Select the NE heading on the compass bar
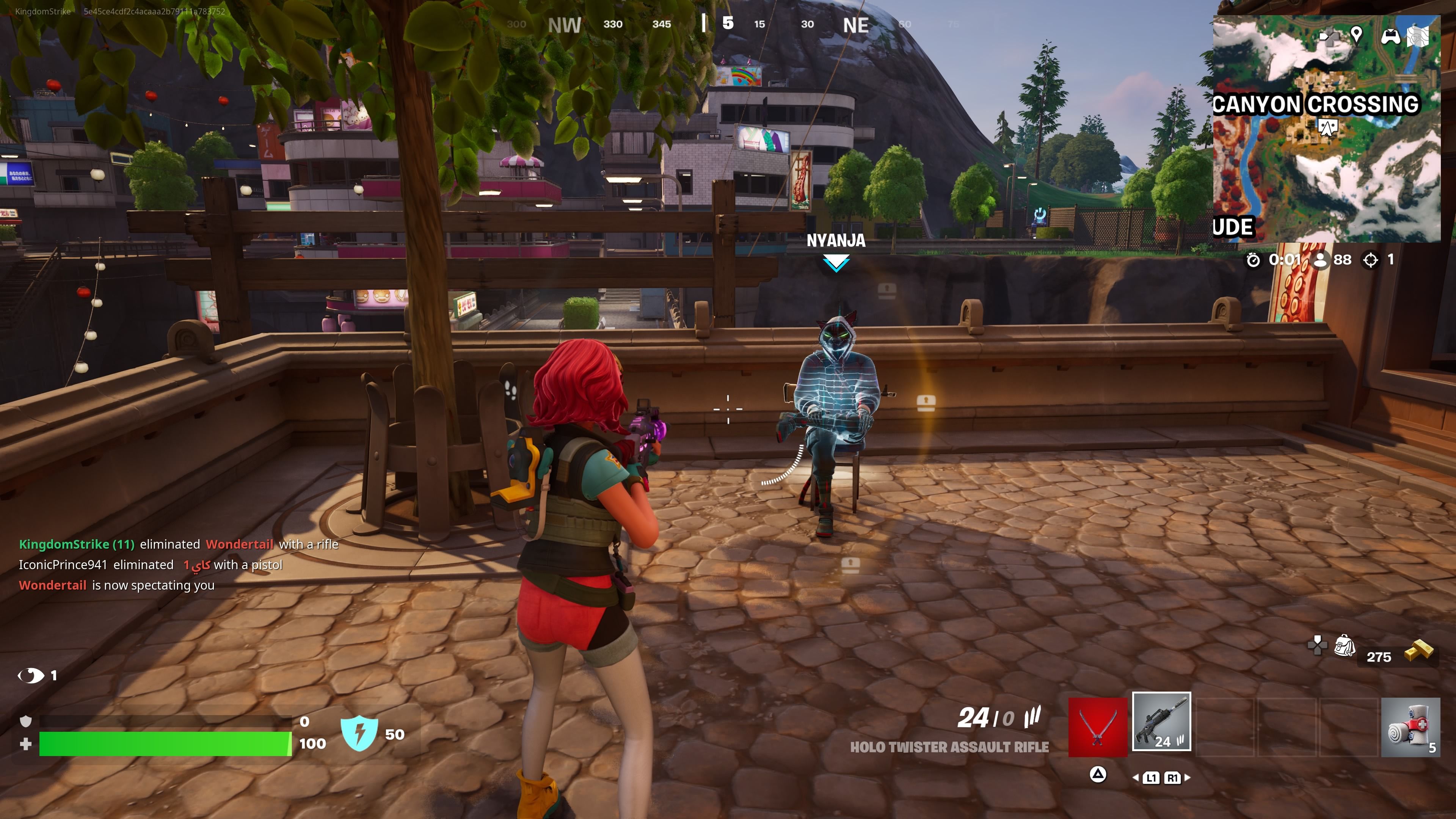The width and height of the screenshot is (1456, 819). (857, 25)
